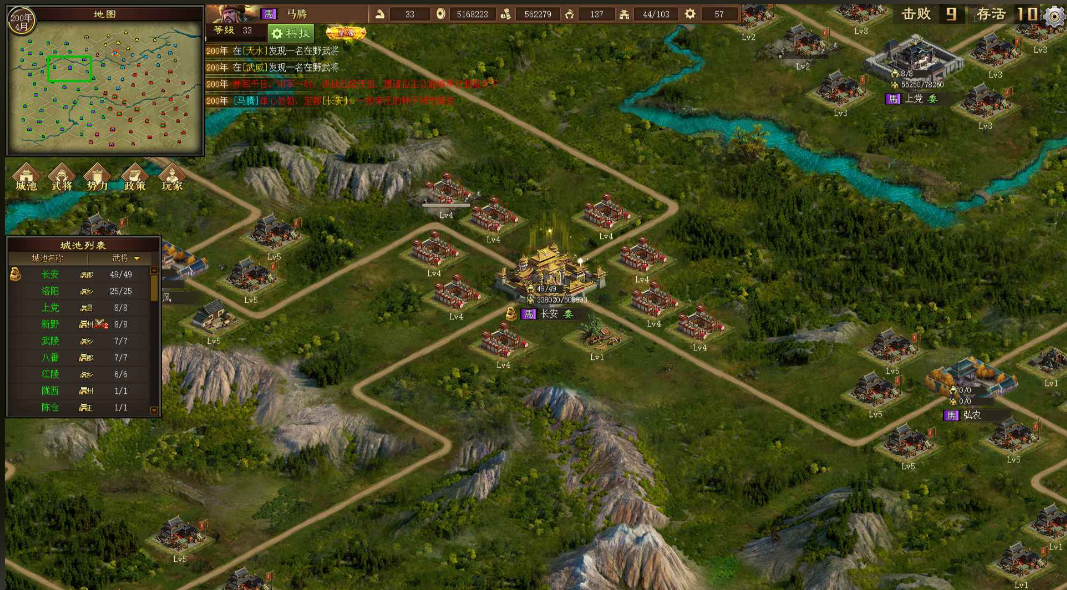Select 上党 in the city list
This screenshot has height=590, width=1067.
click(x=50, y=308)
